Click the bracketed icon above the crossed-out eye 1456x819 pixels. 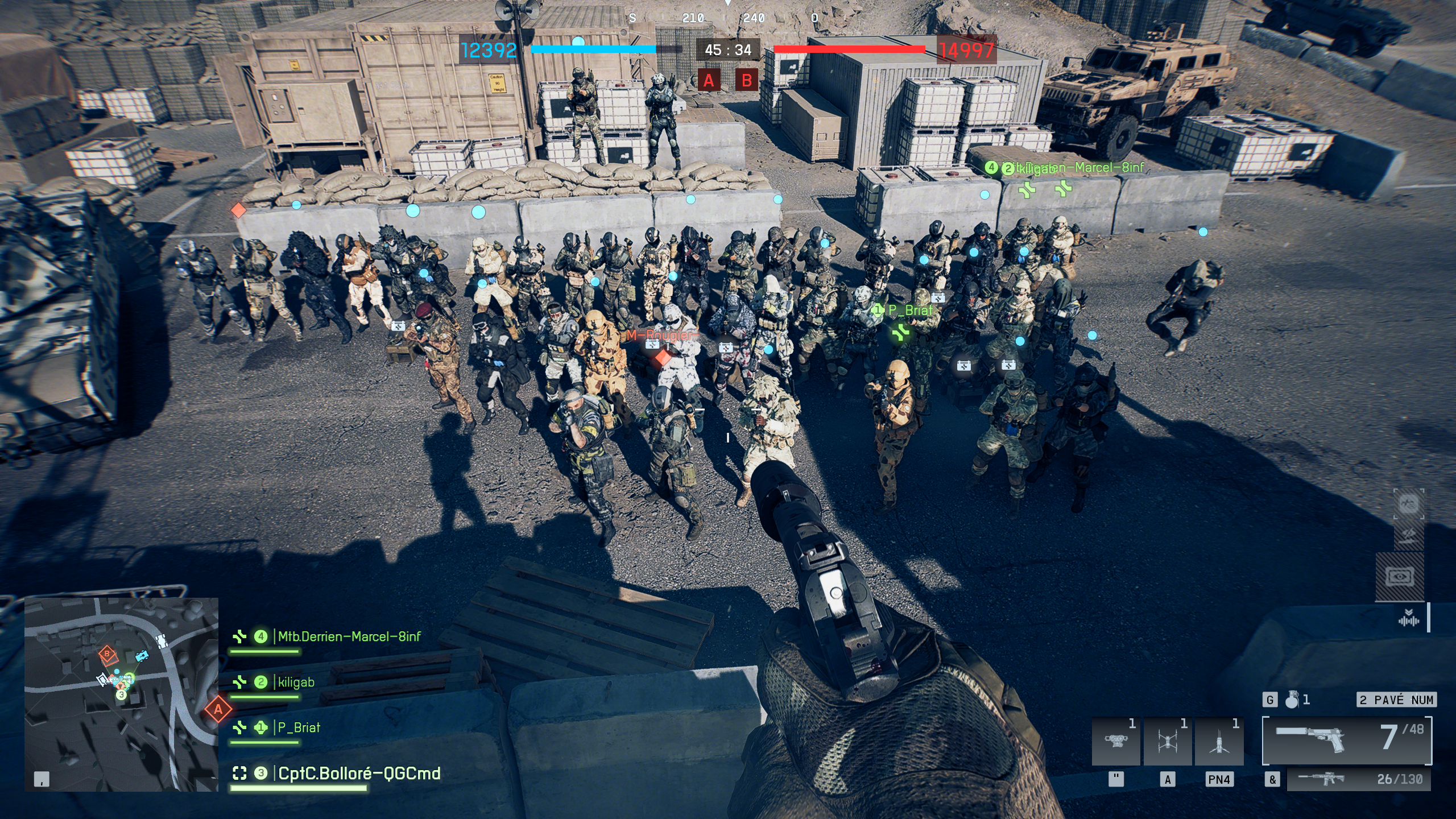pyautogui.click(x=1408, y=504)
